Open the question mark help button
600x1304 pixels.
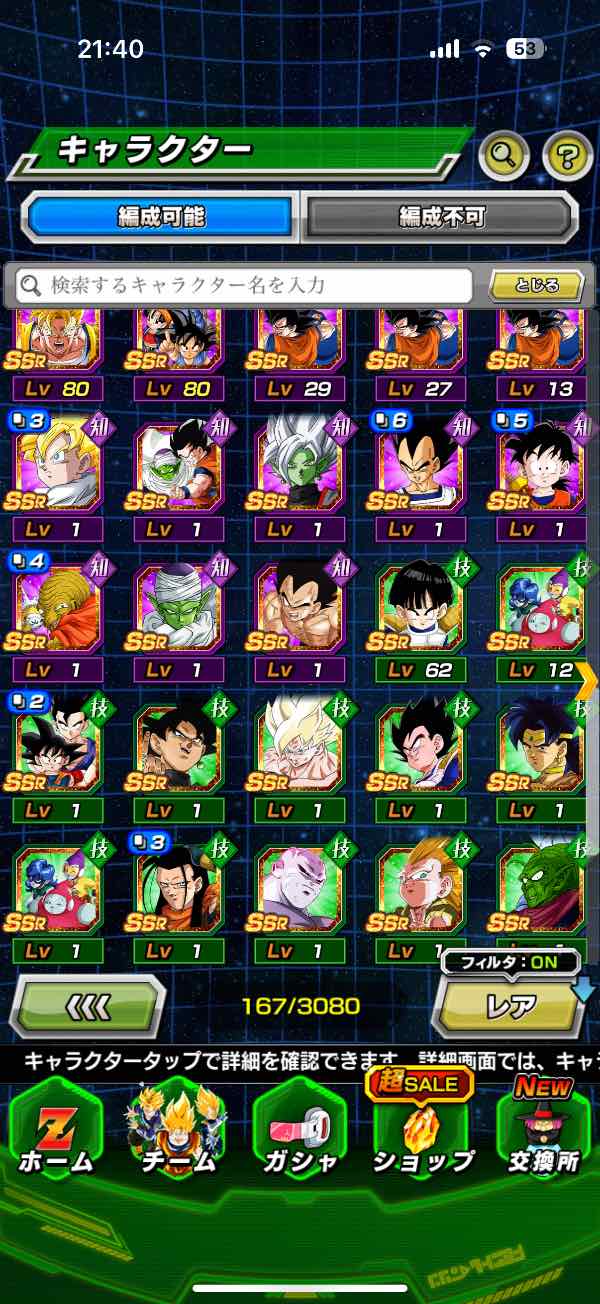pos(567,154)
